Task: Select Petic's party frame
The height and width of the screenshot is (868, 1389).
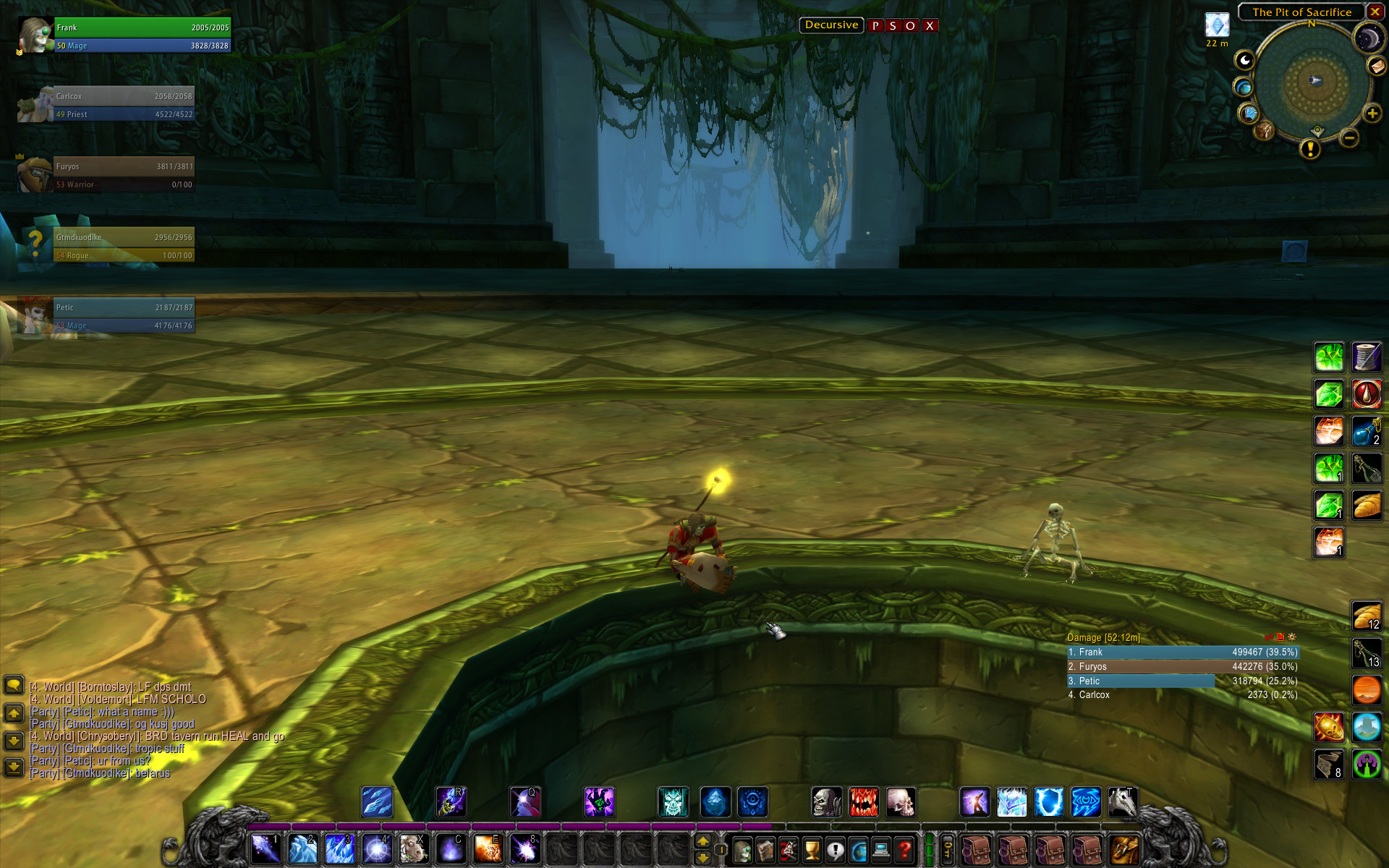Action: click(x=123, y=316)
